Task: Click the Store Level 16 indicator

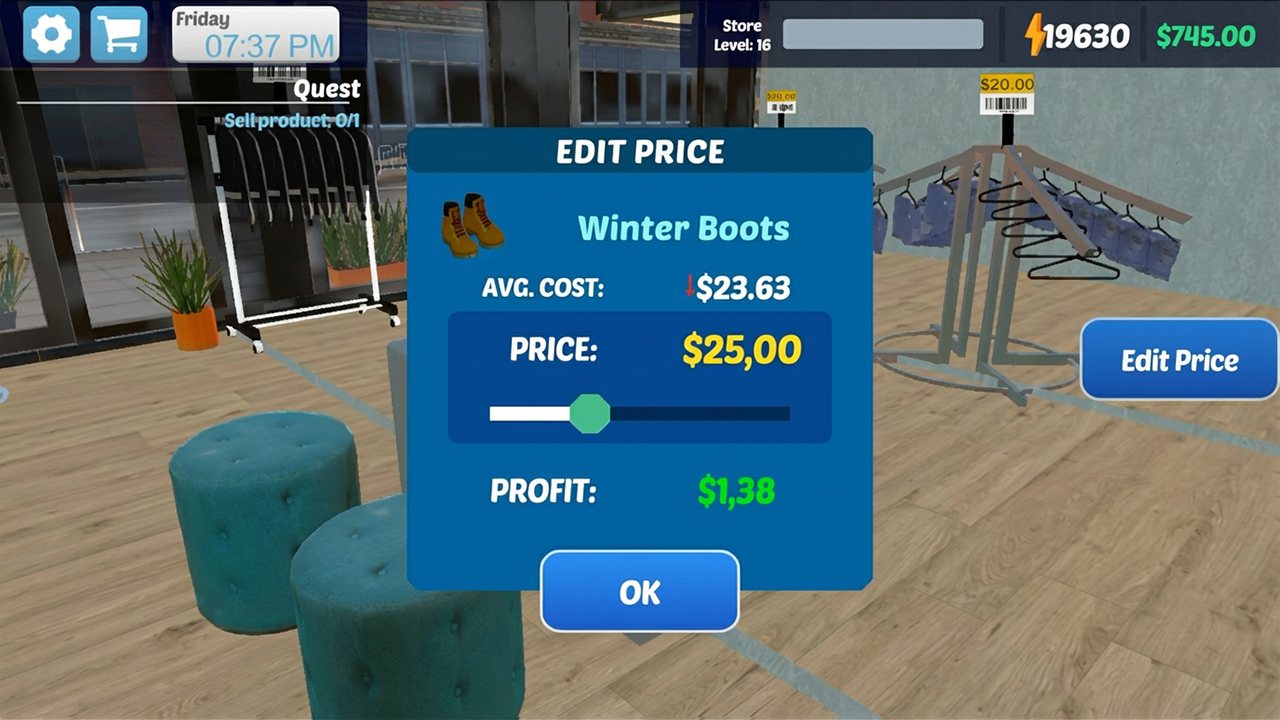Action: [x=740, y=35]
